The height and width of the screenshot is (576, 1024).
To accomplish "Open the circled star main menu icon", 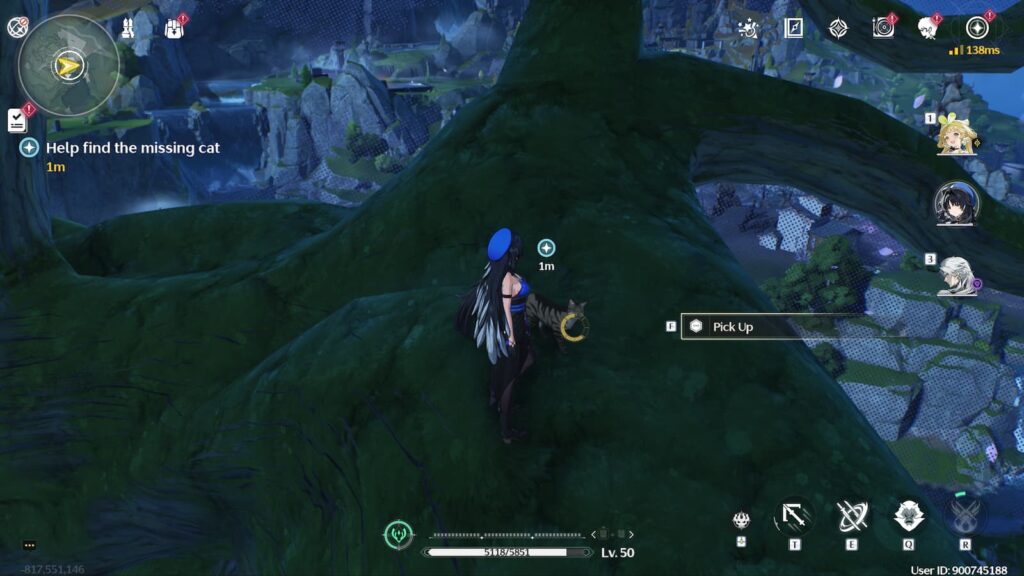I will [976, 28].
